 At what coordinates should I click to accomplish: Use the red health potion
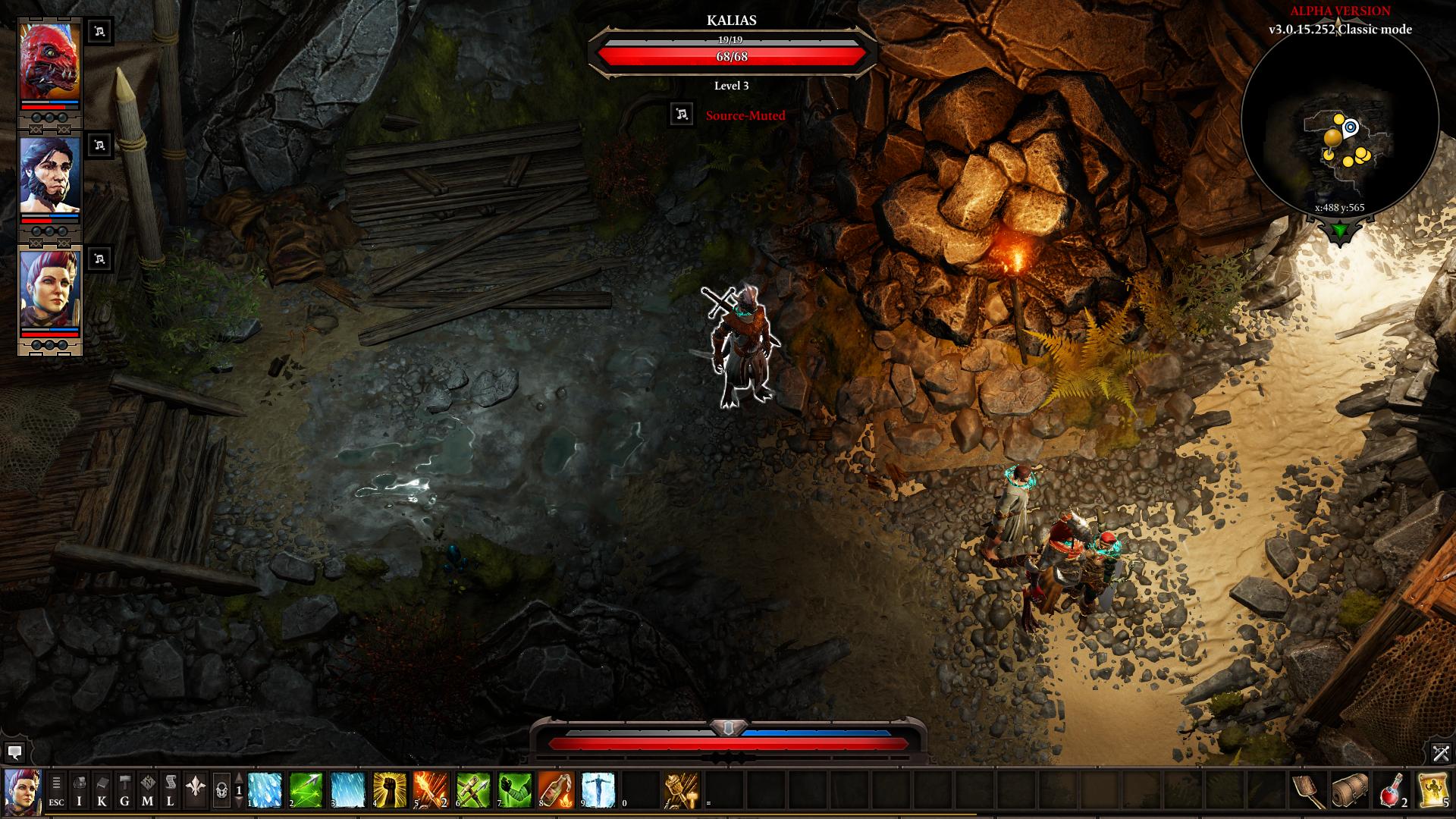tap(1392, 790)
